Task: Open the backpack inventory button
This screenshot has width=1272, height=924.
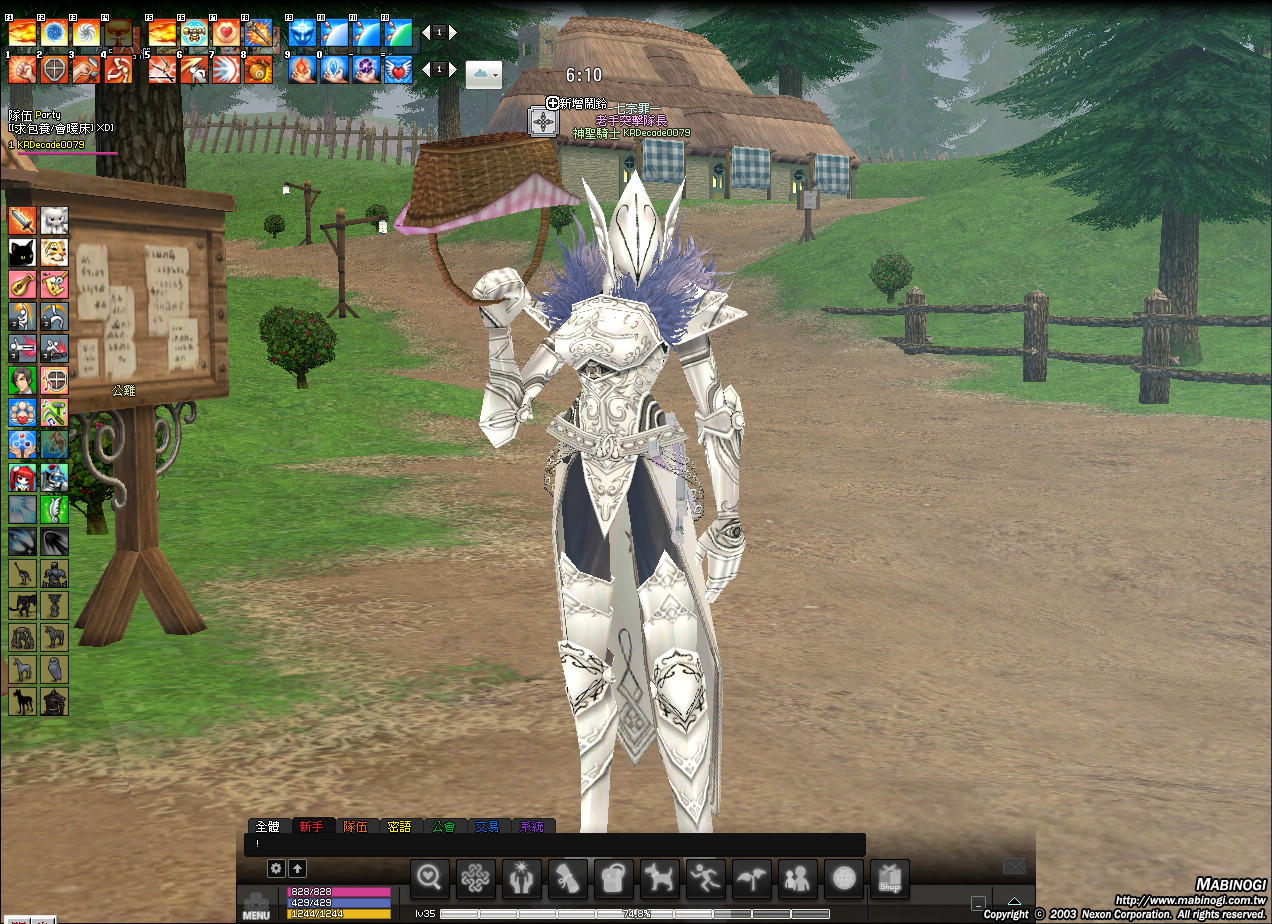Action: [x=613, y=879]
